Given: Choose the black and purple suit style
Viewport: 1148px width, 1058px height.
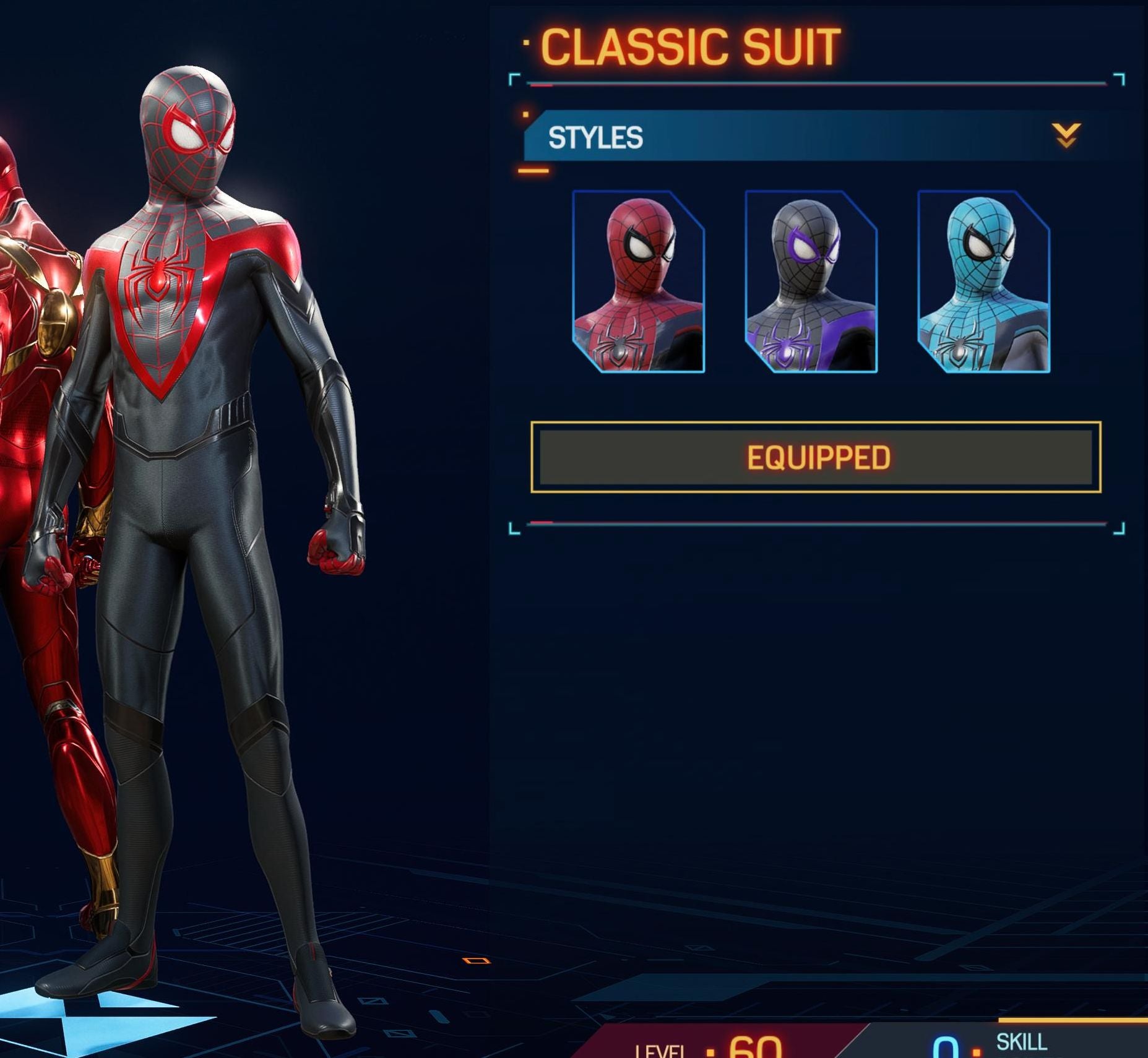Looking at the screenshot, I should [811, 282].
